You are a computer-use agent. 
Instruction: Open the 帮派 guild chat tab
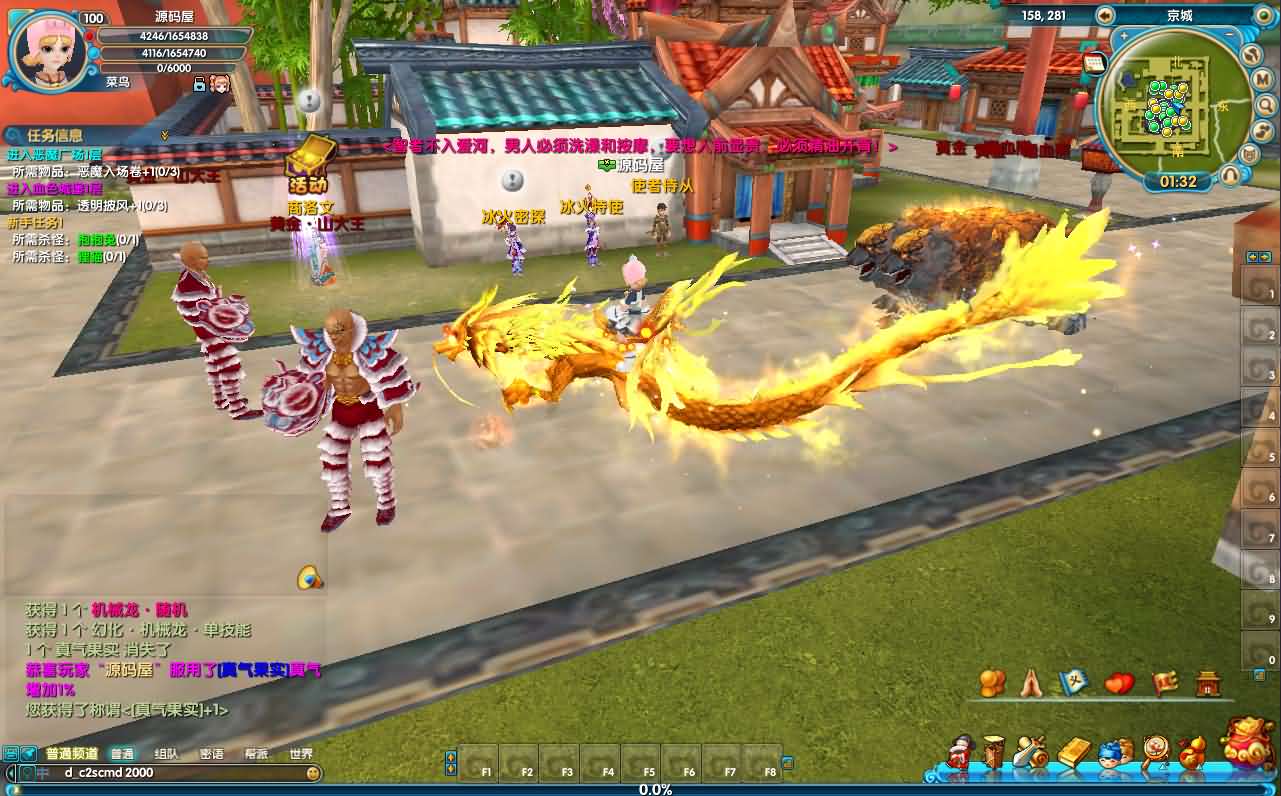click(257, 754)
